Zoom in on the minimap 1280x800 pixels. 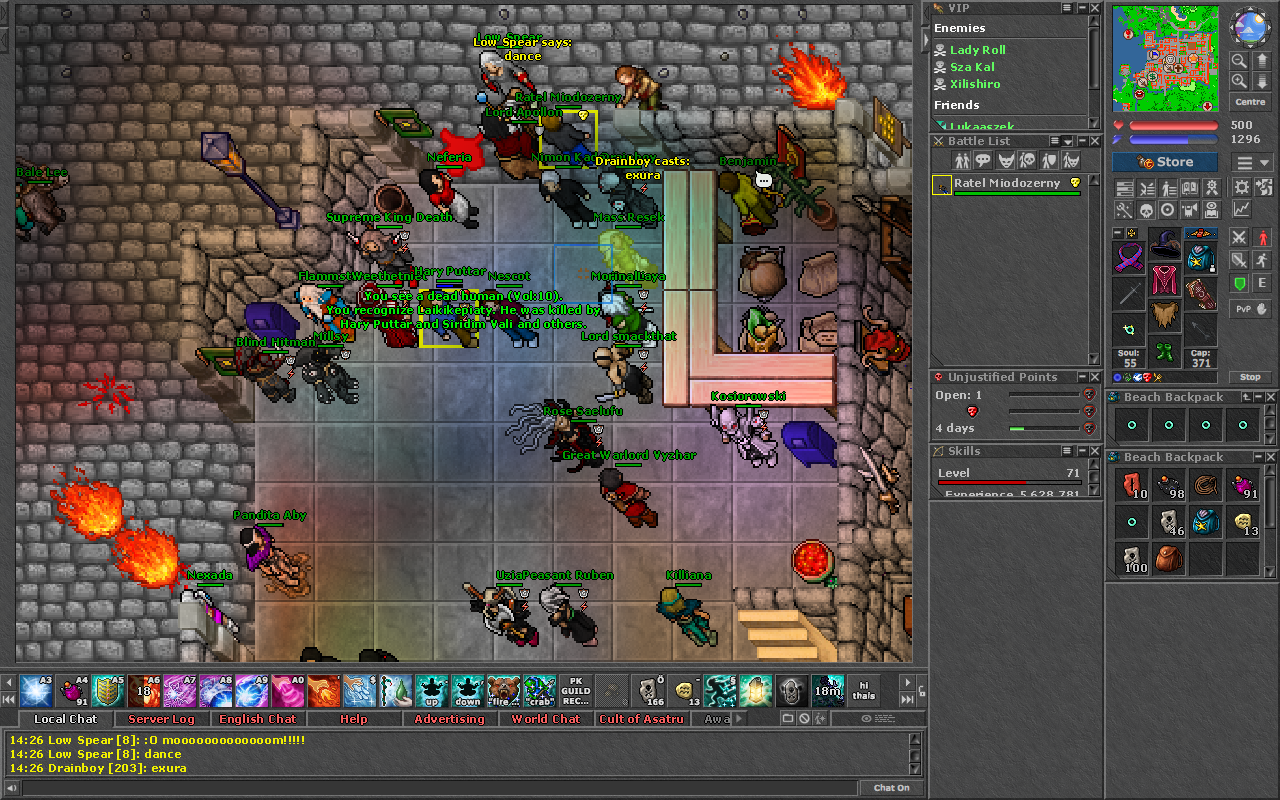(1239, 81)
